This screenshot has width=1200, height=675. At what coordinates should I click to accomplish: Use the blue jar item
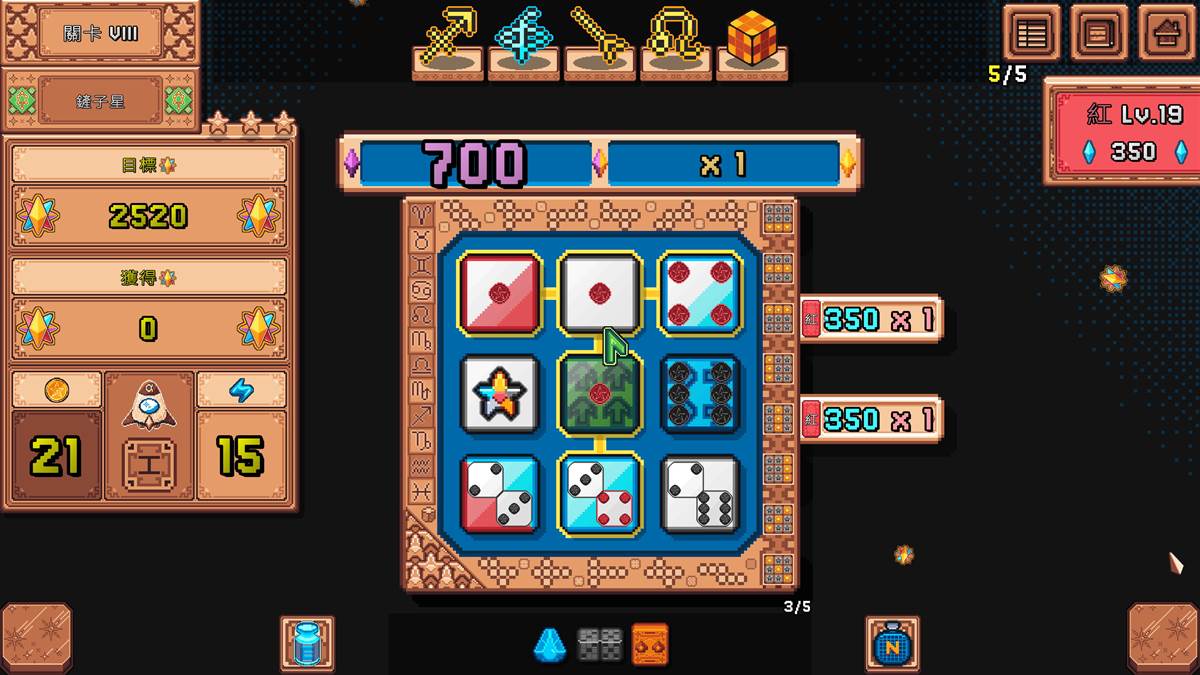[307, 643]
